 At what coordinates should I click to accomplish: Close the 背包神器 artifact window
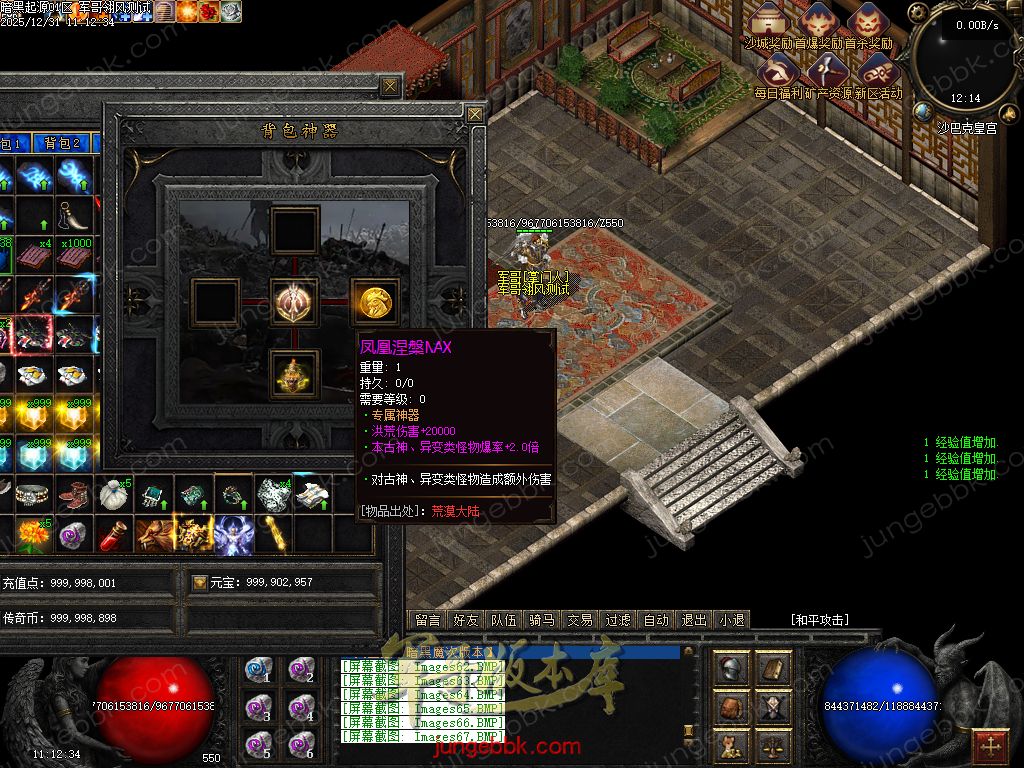coord(475,114)
